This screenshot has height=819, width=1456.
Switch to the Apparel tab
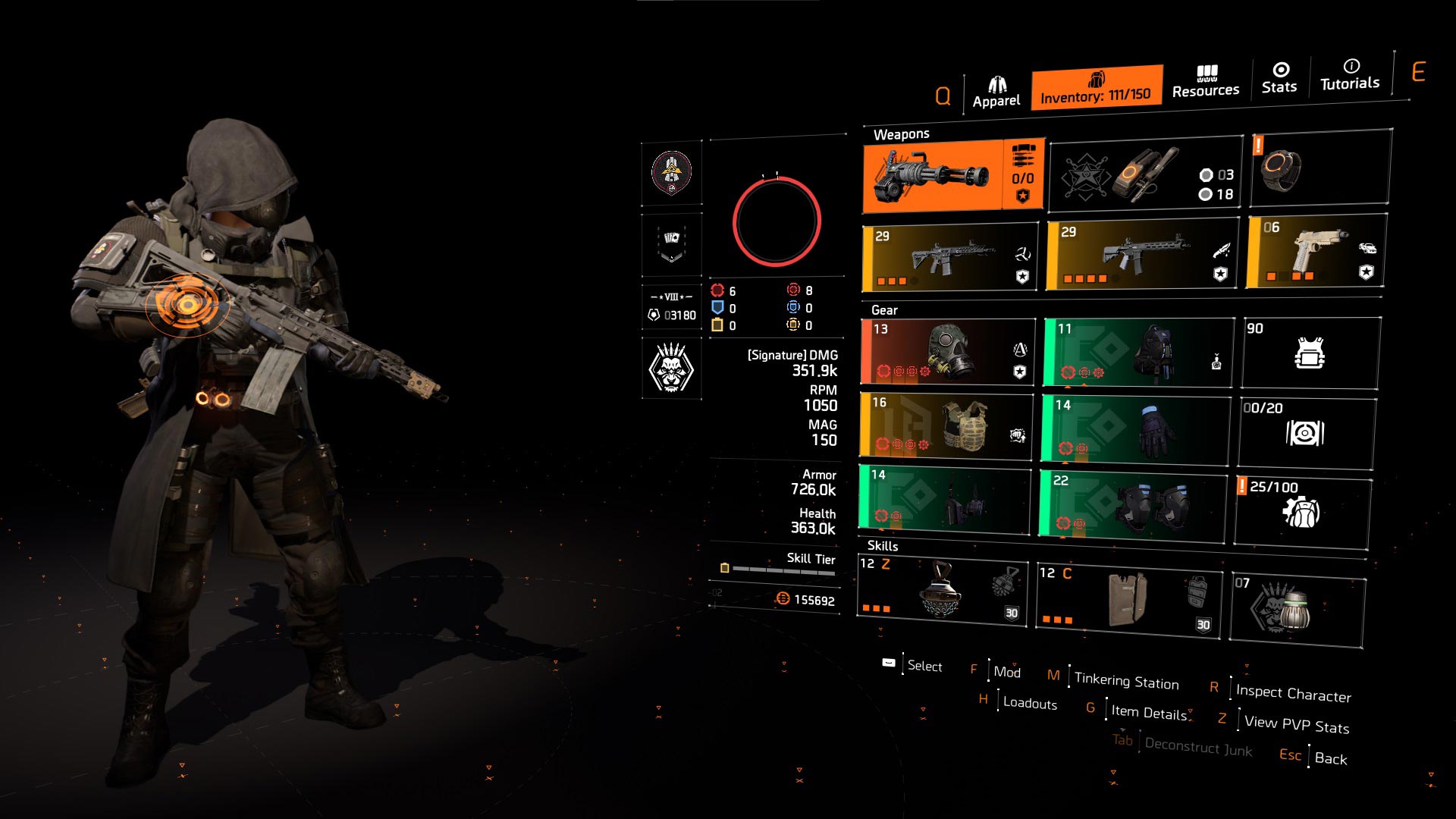point(996,93)
